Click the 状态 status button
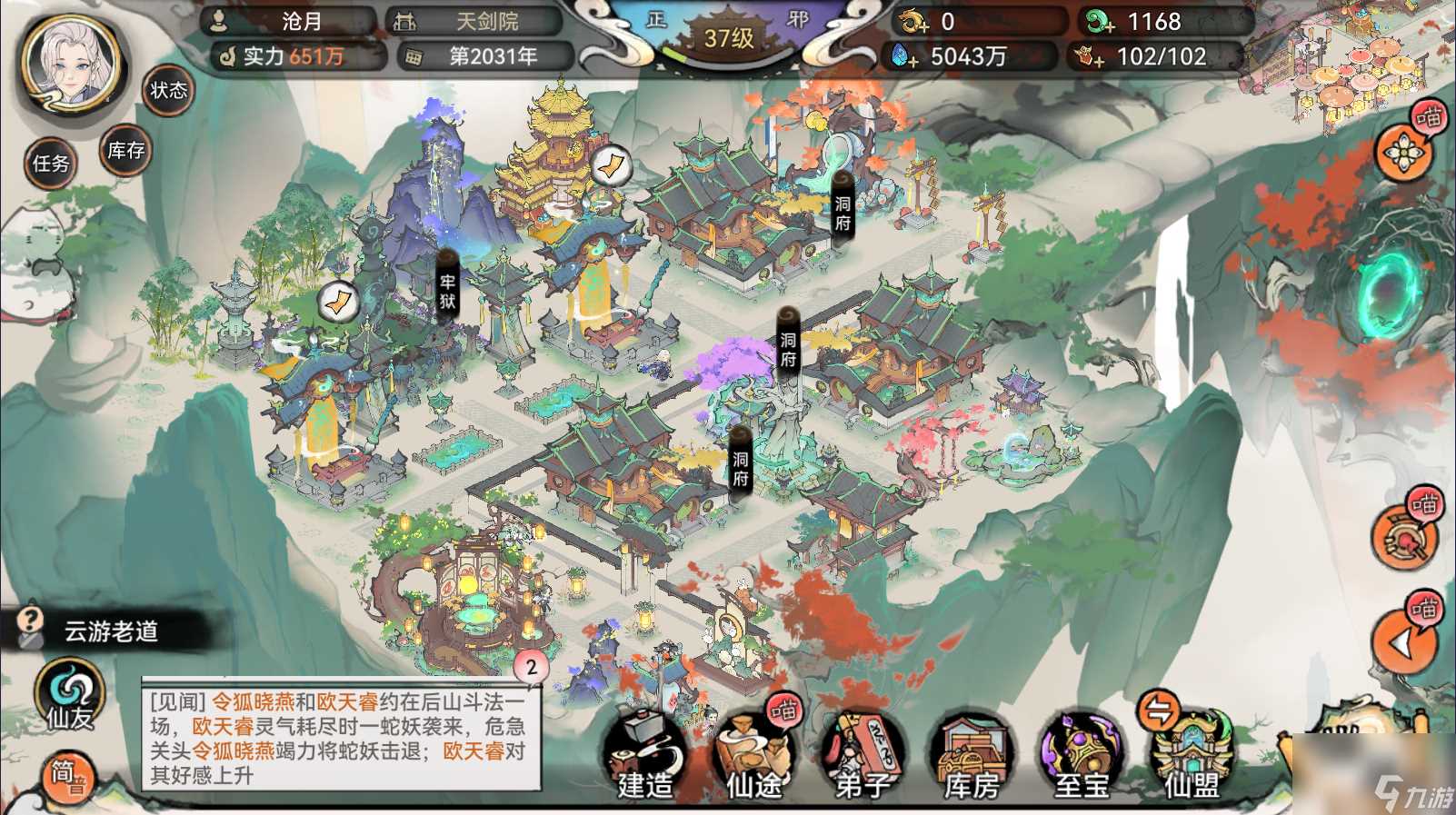 (x=168, y=91)
